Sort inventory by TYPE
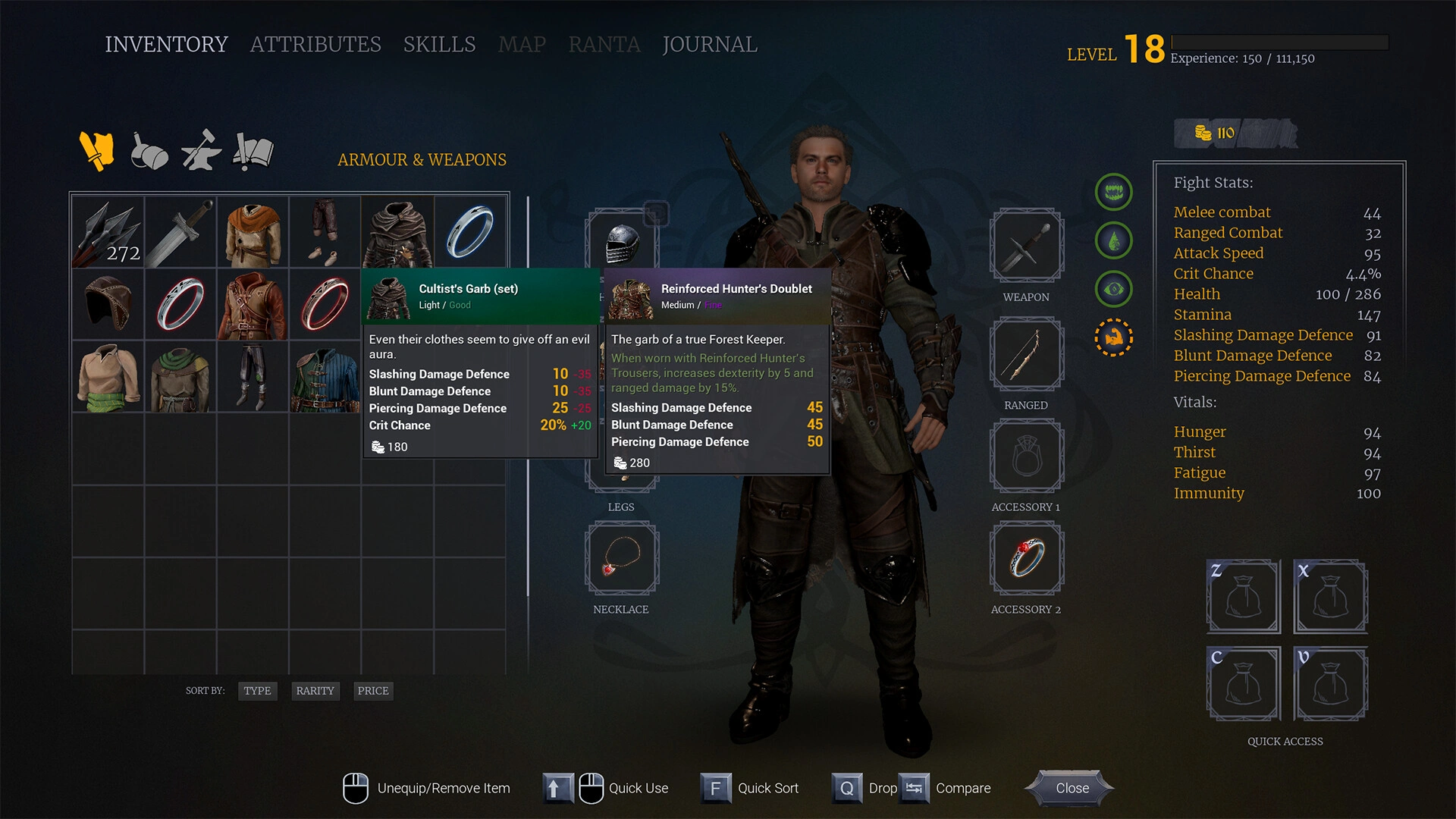Image resolution: width=1456 pixels, height=819 pixels. click(x=257, y=691)
